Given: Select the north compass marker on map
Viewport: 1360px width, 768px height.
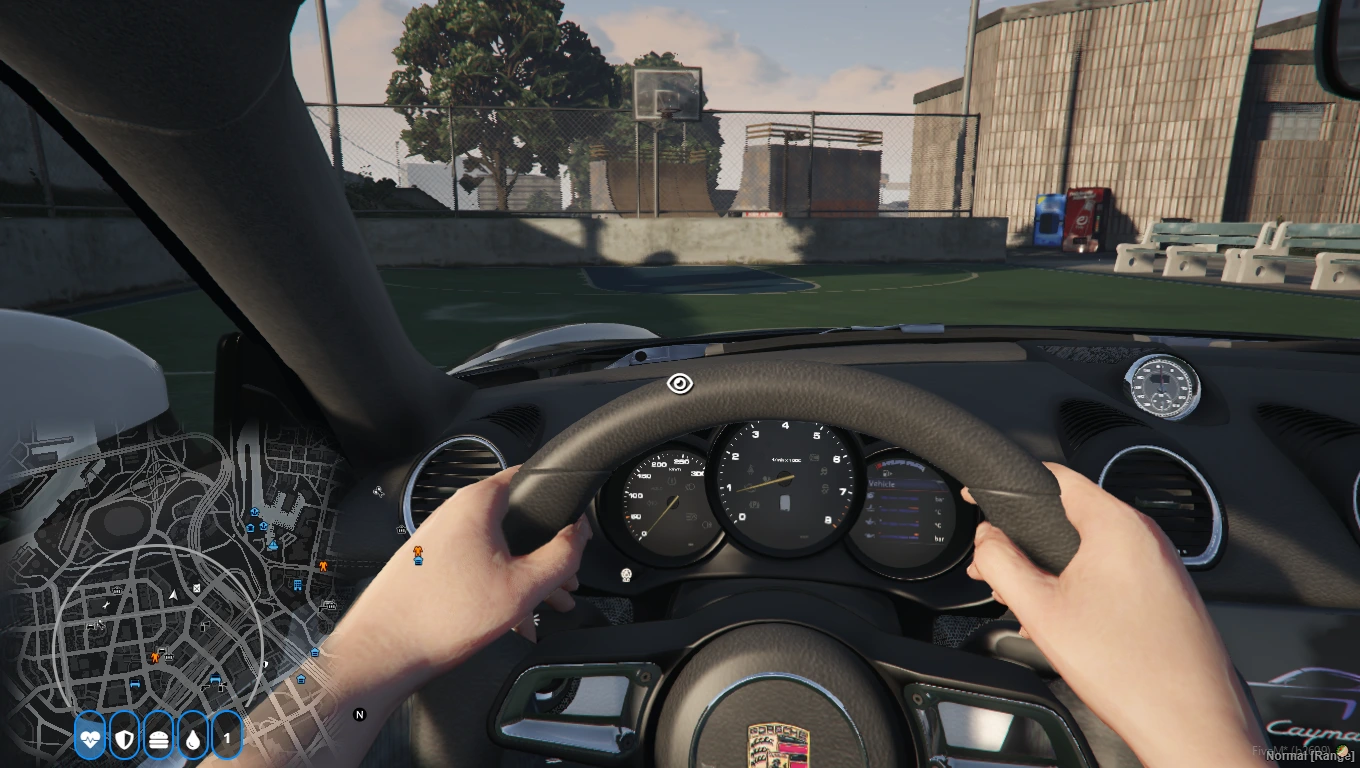Looking at the screenshot, I should 360,714.
